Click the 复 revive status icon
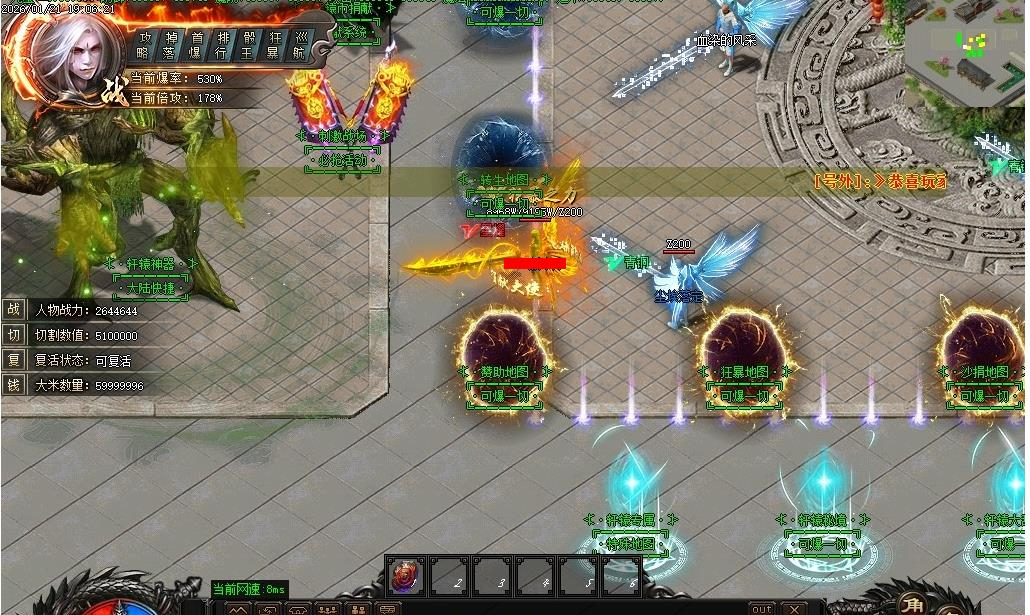 pyautogui.click(x=14, y=360)
